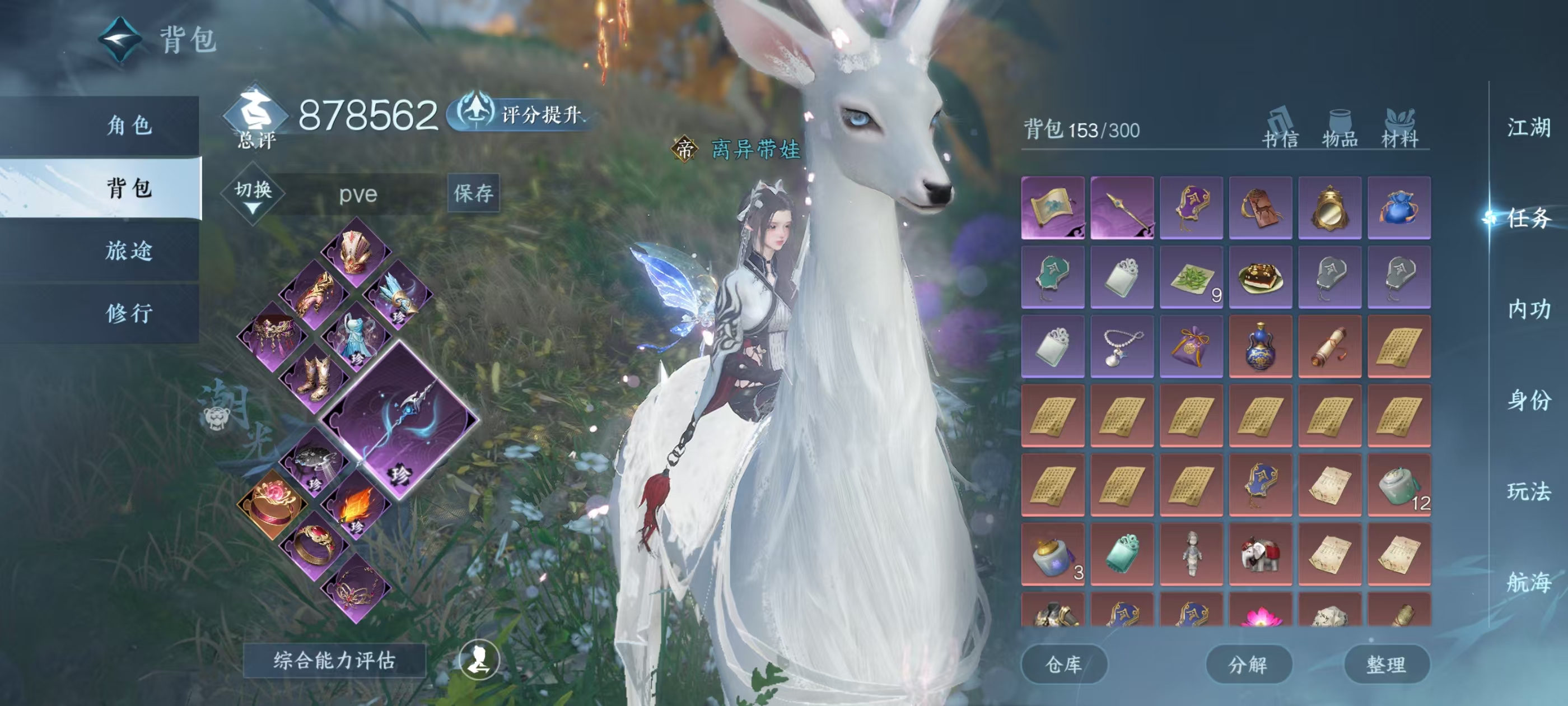Save the pve loadout with 保存

pyautogui.click(x=473, y=194)
